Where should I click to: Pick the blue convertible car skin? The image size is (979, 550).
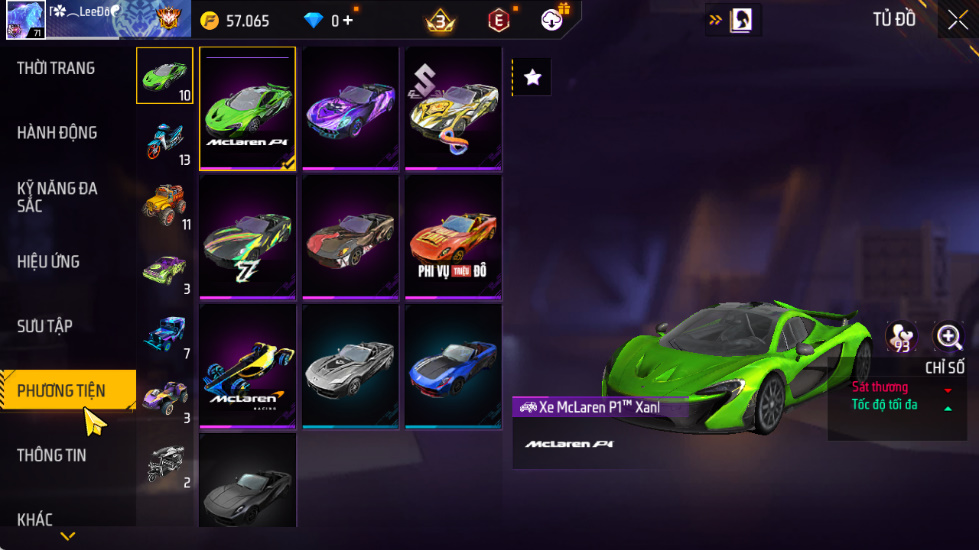[x=453, y=366]
